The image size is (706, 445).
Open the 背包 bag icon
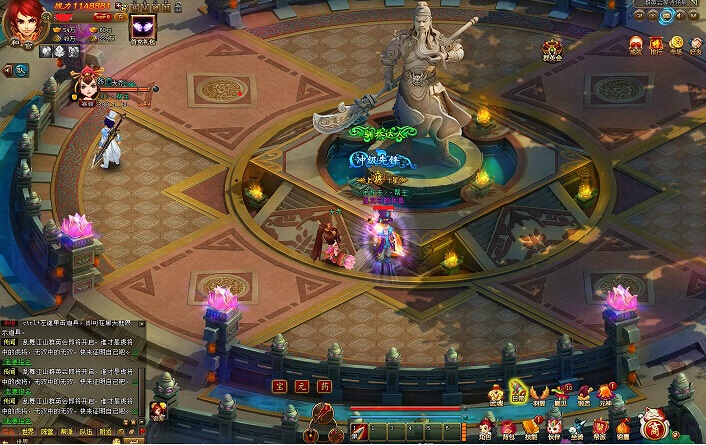pos(507,427)
